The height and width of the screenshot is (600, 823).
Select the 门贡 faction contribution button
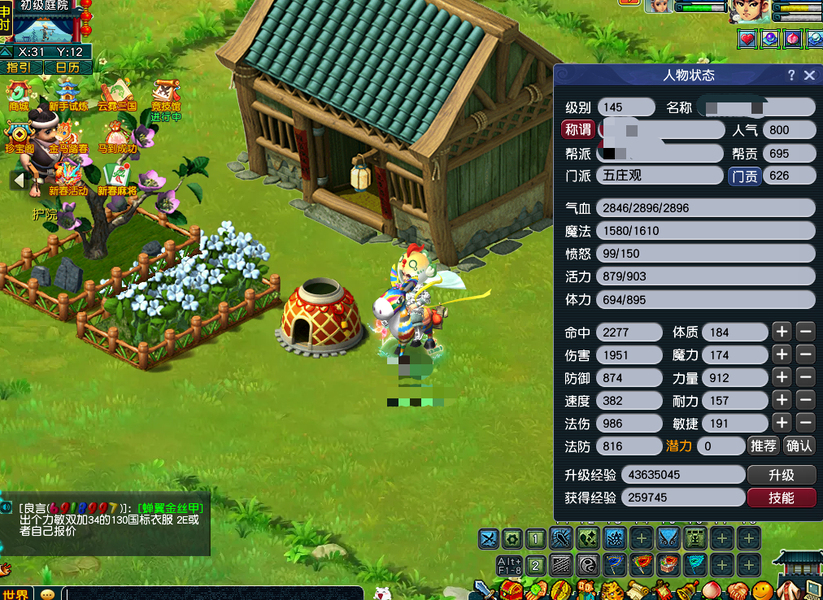pyautogui.click(x=744, y=176)
